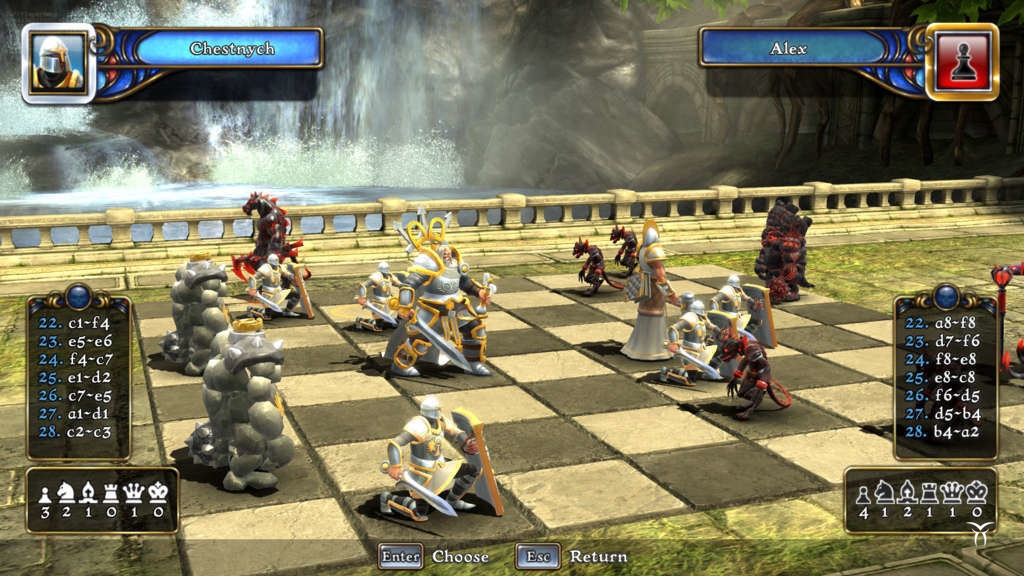Screen dimensions: 1024x576
Task: Click Chestnych's helmeted knight portrait
Action: coord(58,63)
